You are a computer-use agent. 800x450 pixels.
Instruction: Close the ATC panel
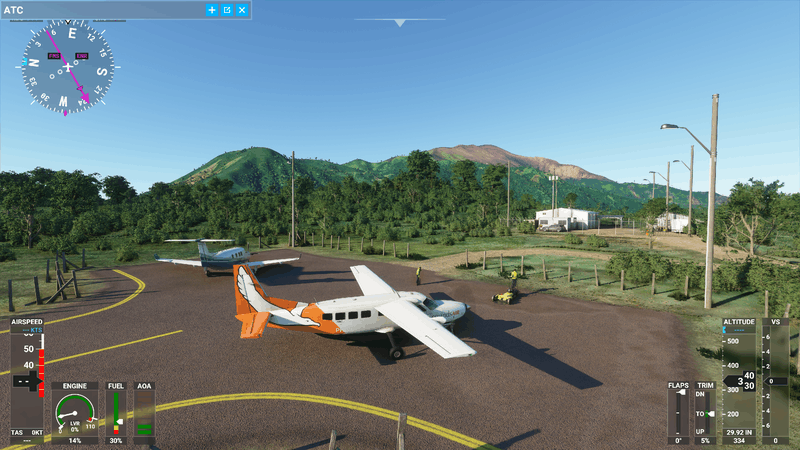(242, 10)
